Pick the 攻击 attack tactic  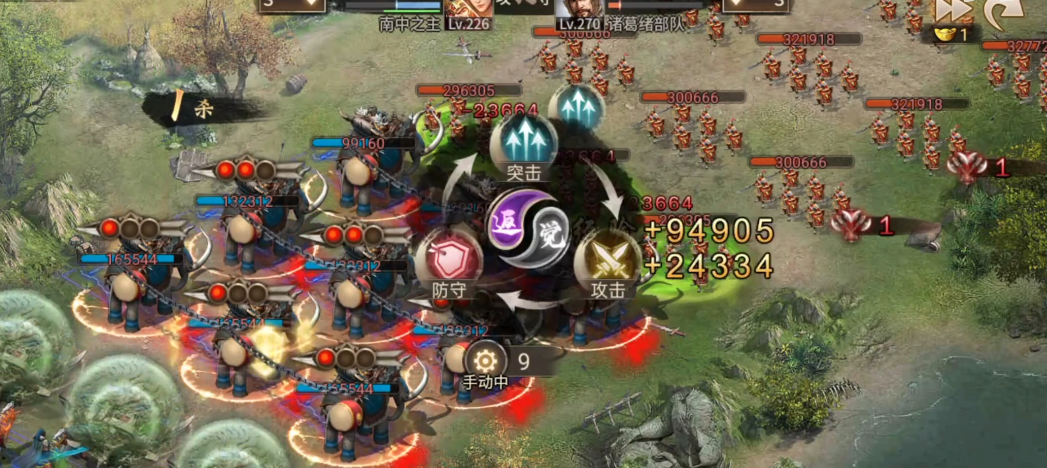[x=608, y=262]
